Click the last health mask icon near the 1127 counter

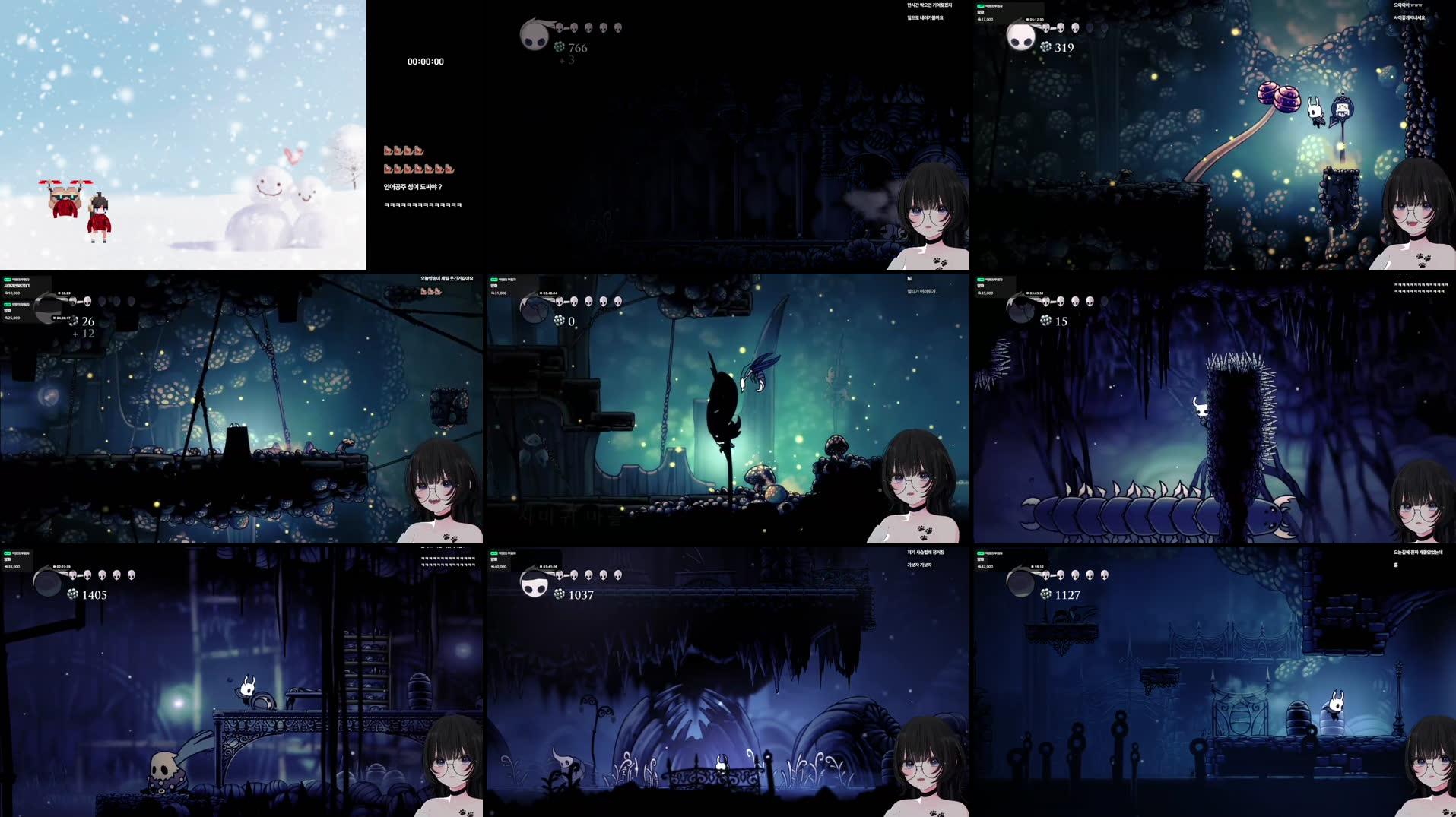click(x=1104, y=575)
